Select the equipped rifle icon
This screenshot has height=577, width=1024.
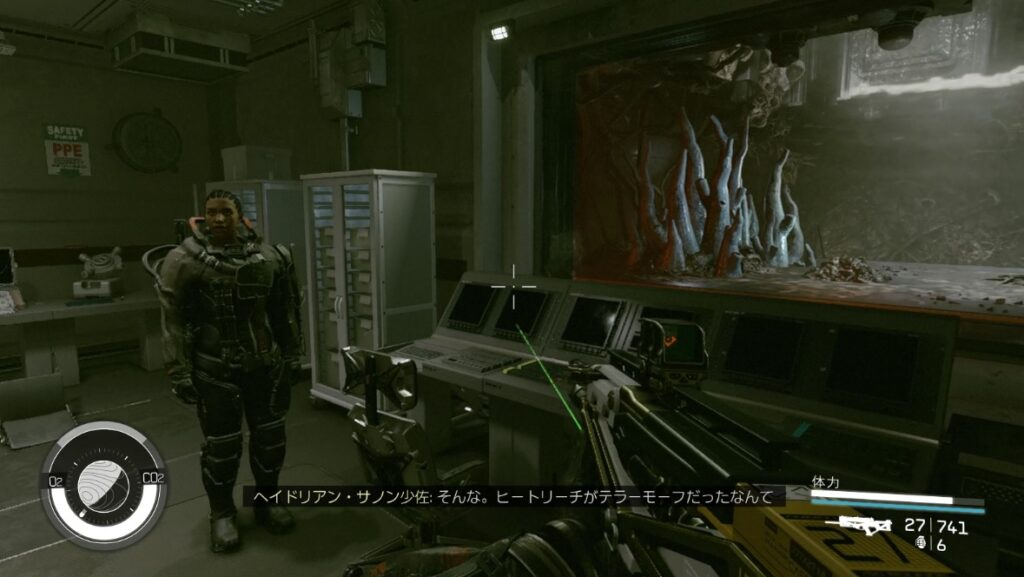click(x=864, y=524)
